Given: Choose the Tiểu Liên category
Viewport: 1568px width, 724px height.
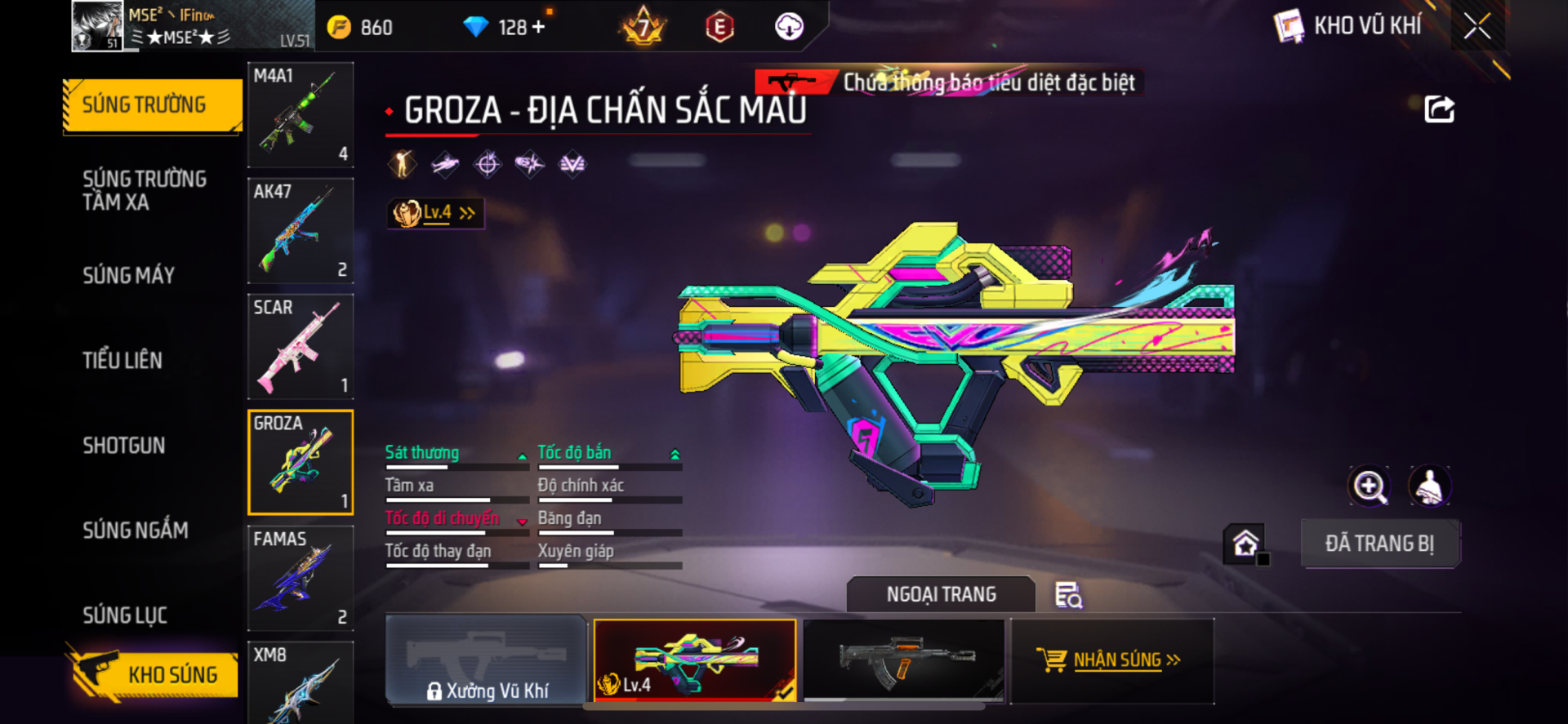Looking at the screenshot, I should point(122,361).
